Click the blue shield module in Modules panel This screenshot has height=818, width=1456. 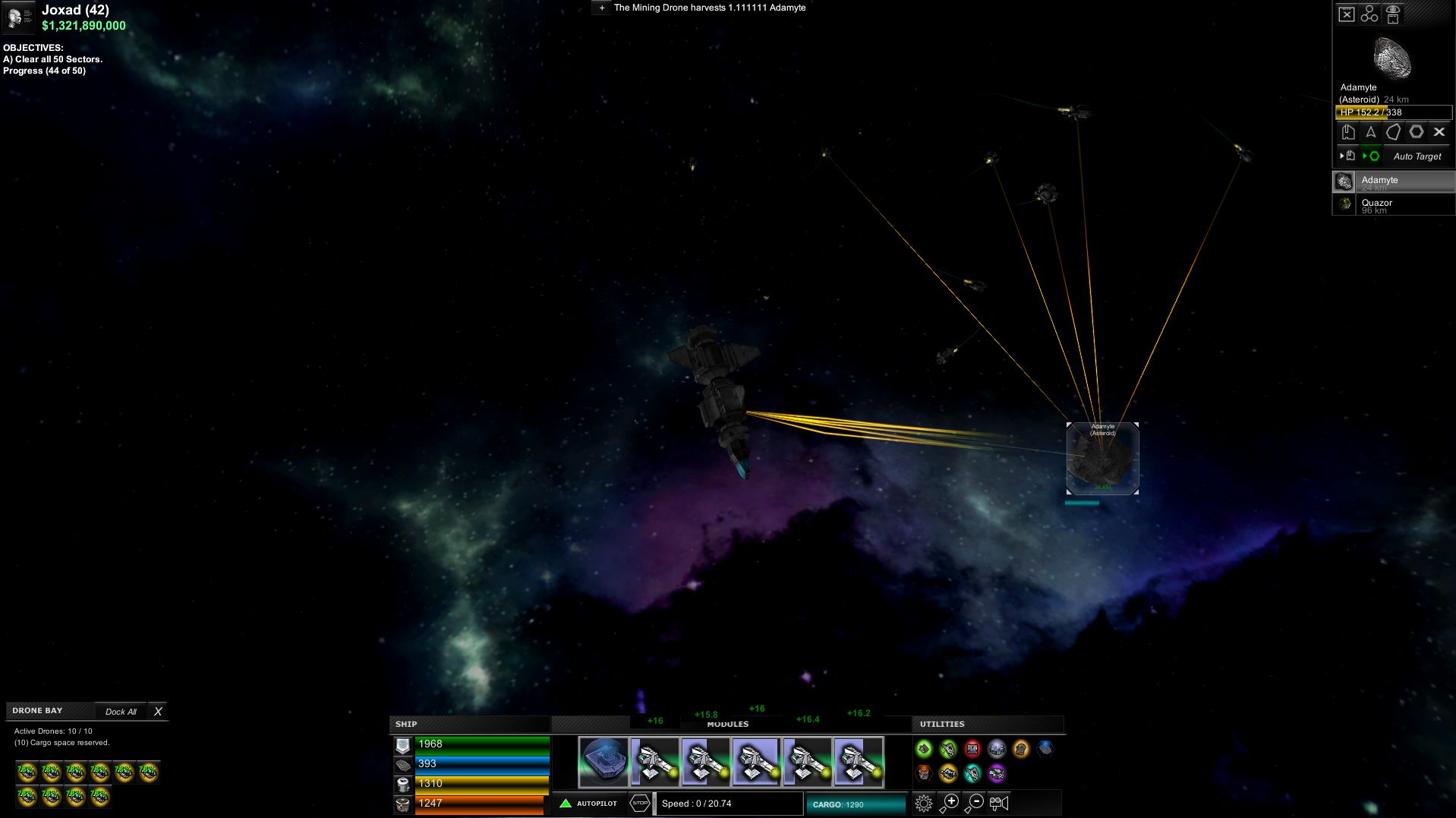click(602, 760)
